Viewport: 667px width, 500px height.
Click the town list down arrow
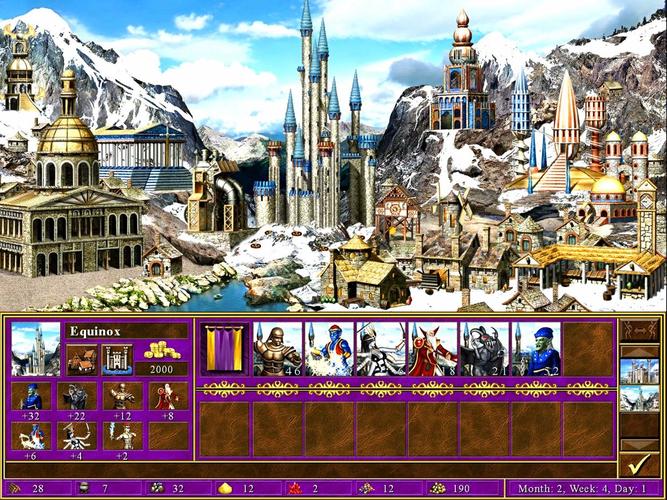point(638,444)
